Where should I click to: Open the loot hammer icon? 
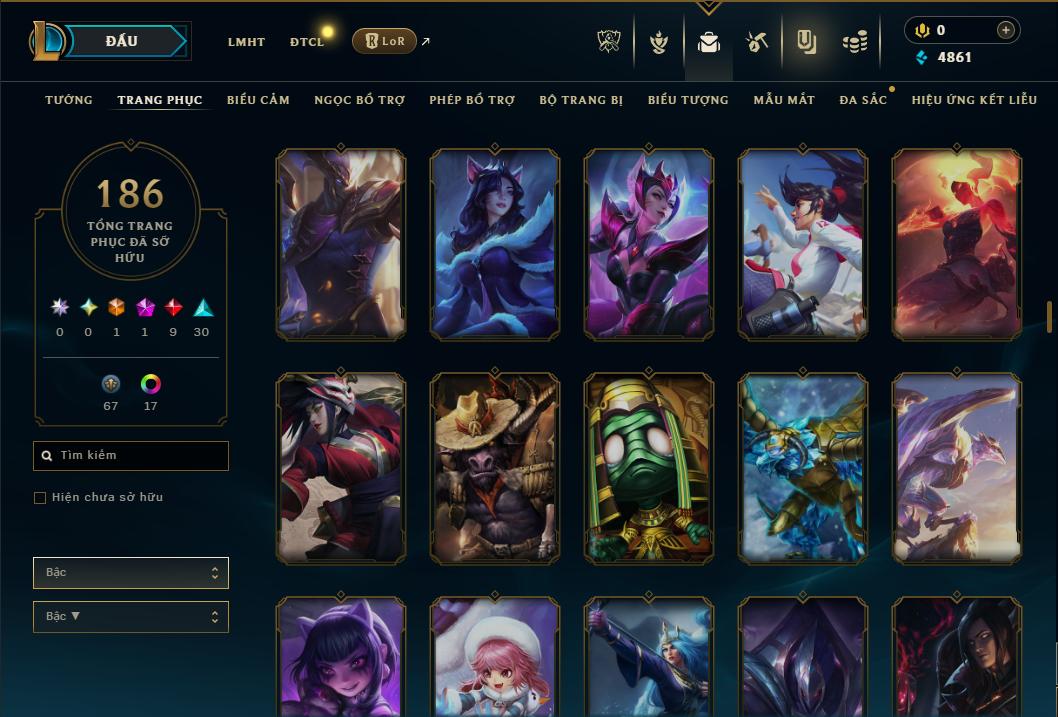point(756,42)
